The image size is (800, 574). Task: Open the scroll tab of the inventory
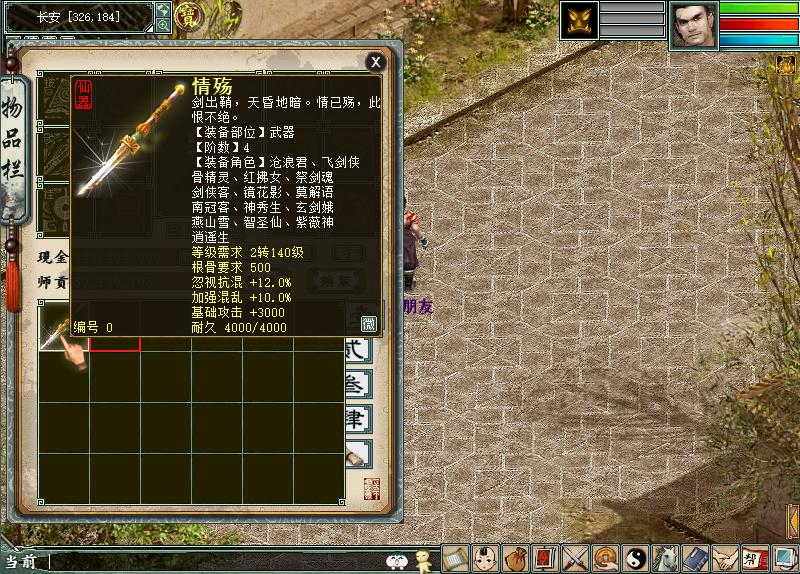click(357, 452)
